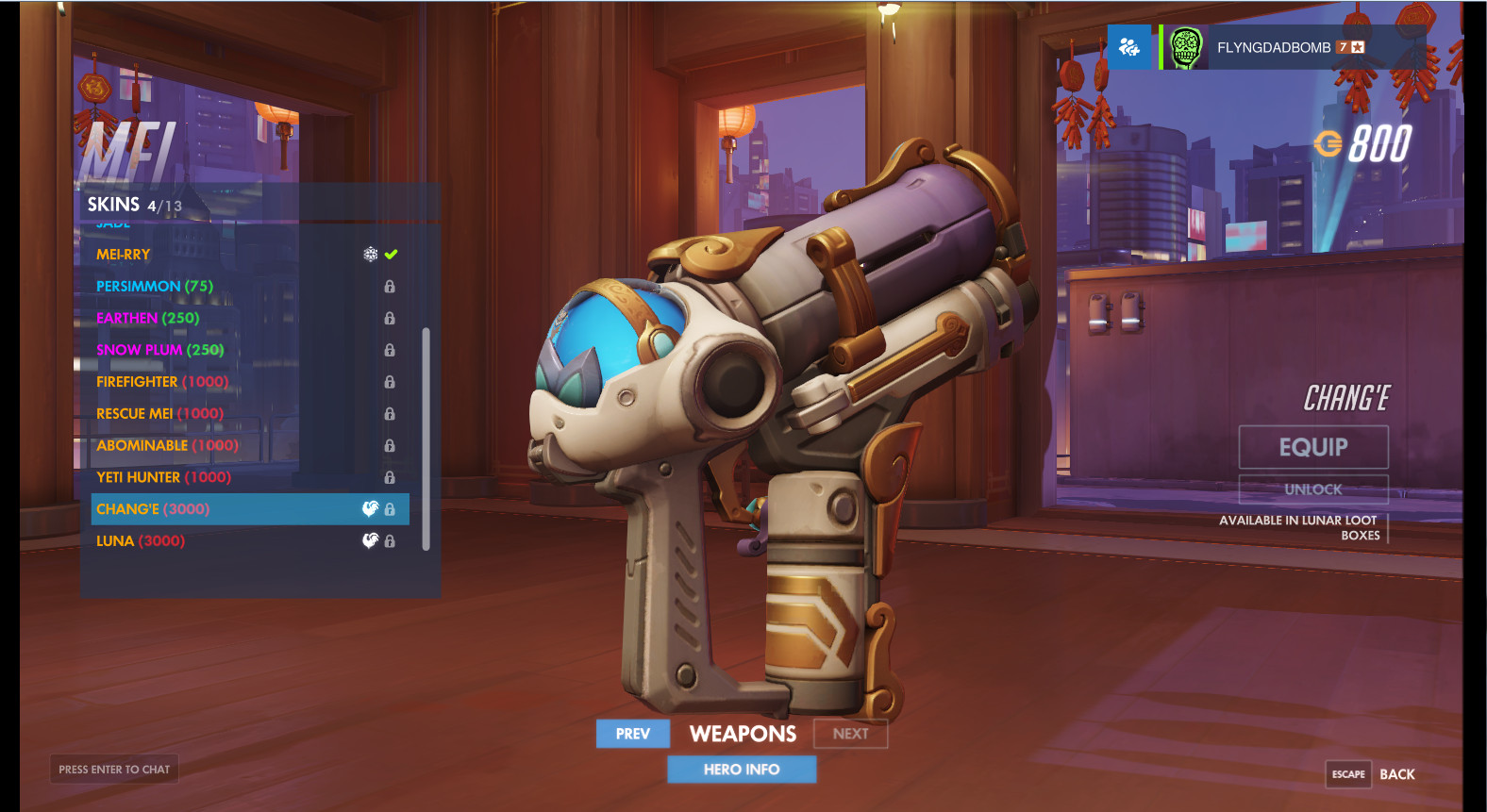The image size is (1487, 812).
Task: Click the Unlock button
Action: 1312,489
